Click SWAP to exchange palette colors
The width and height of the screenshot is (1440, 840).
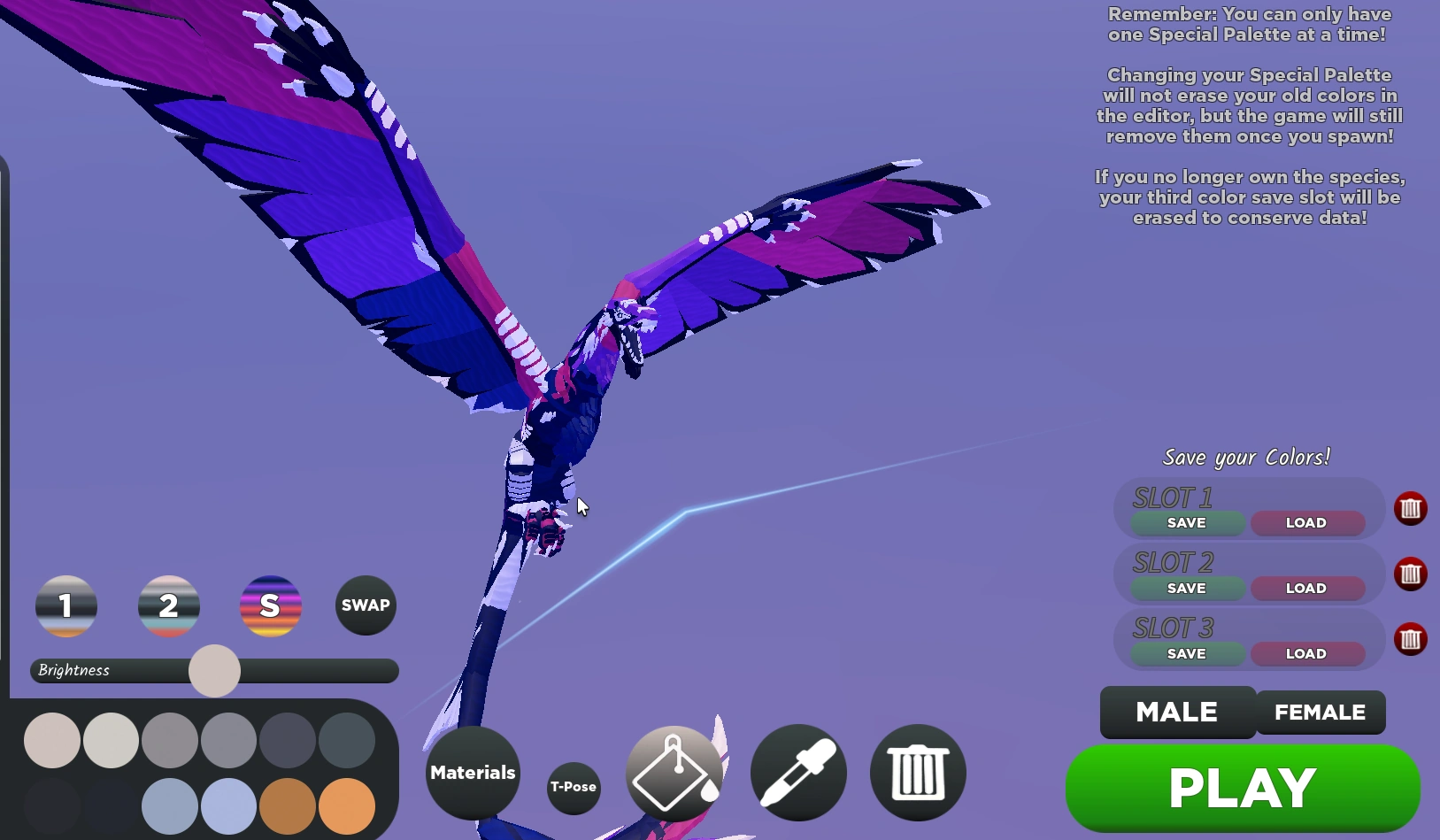(365, 605)
